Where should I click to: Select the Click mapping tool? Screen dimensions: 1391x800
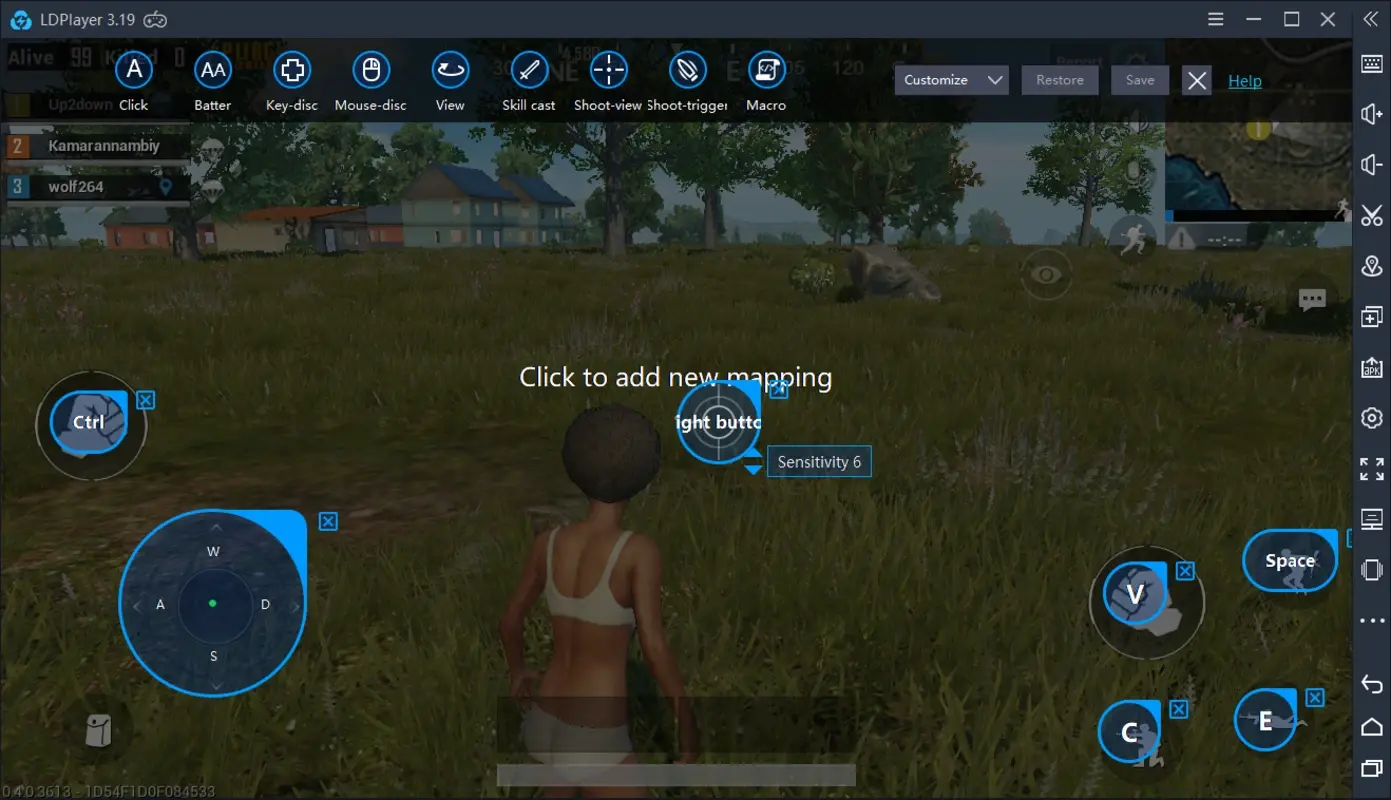(134, 70)
